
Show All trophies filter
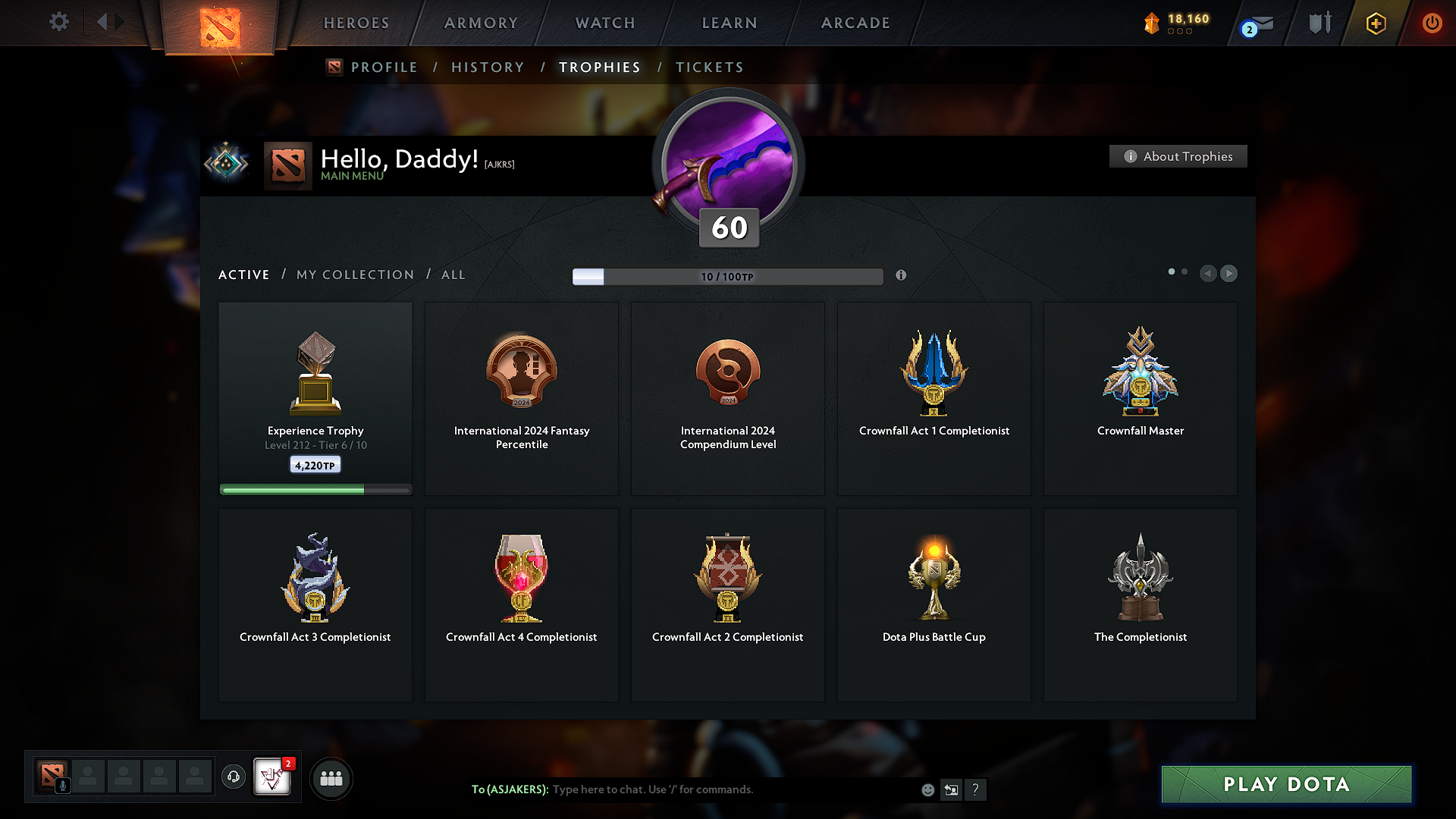click(453, 275)
